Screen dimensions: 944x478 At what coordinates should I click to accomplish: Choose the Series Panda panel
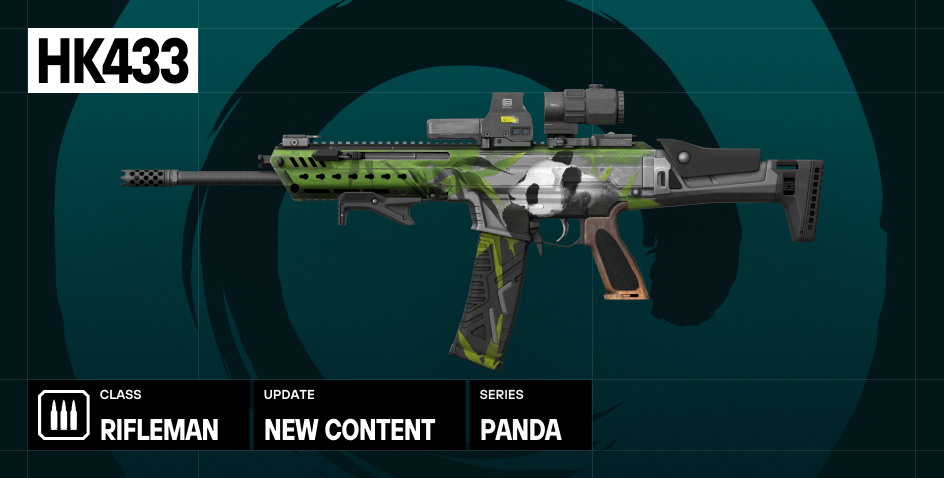530,415
